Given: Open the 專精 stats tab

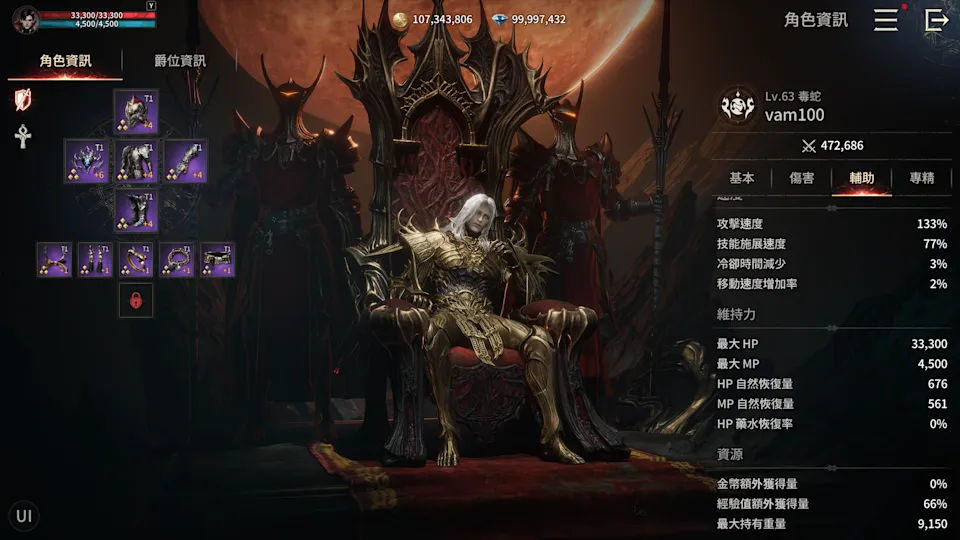Looking at the screenshot, I should pyautogui.click(x=922, y=178).
